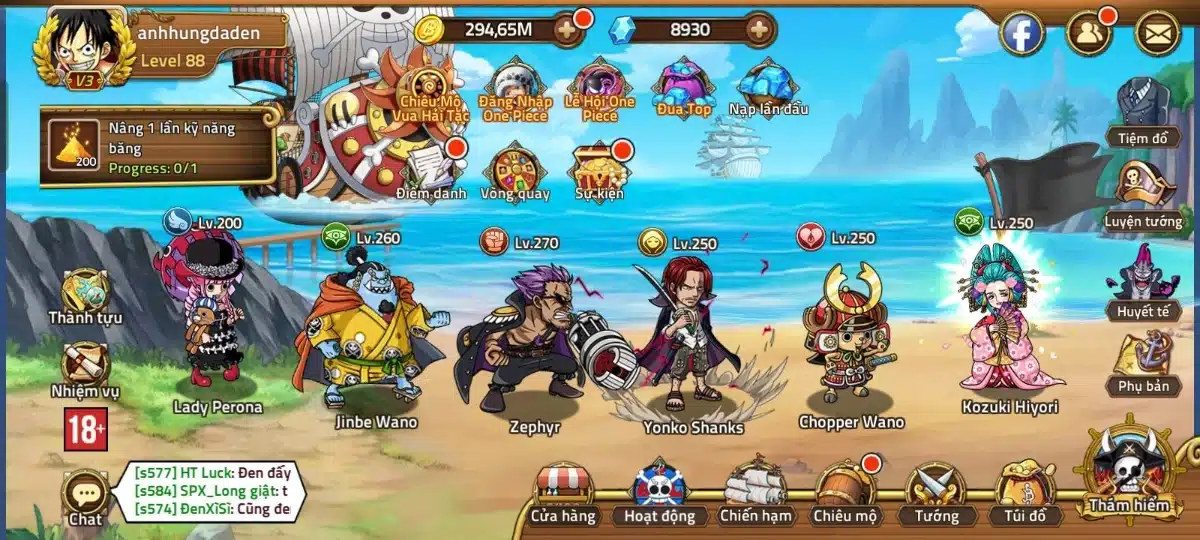Open the Tướng heroes menu

[x=936, y=491]
